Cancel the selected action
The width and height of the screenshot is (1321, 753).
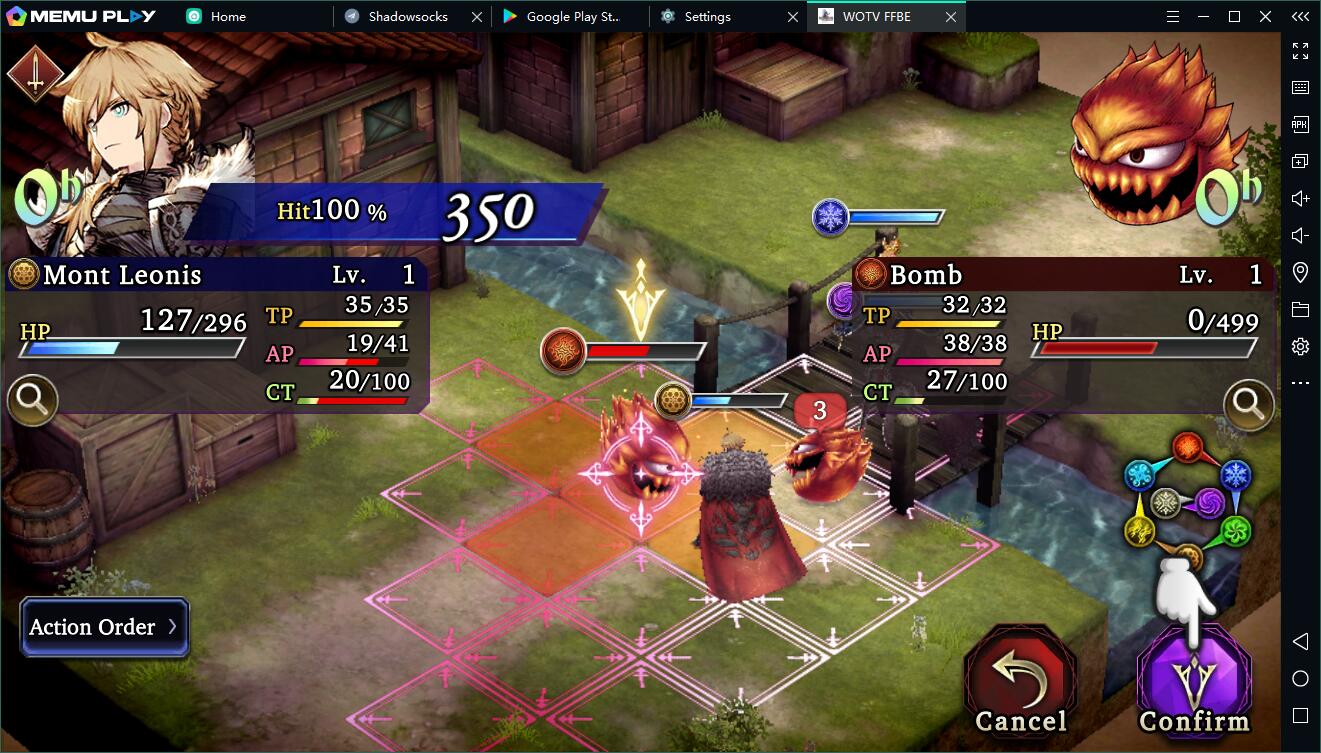(x=1020, y=682)
